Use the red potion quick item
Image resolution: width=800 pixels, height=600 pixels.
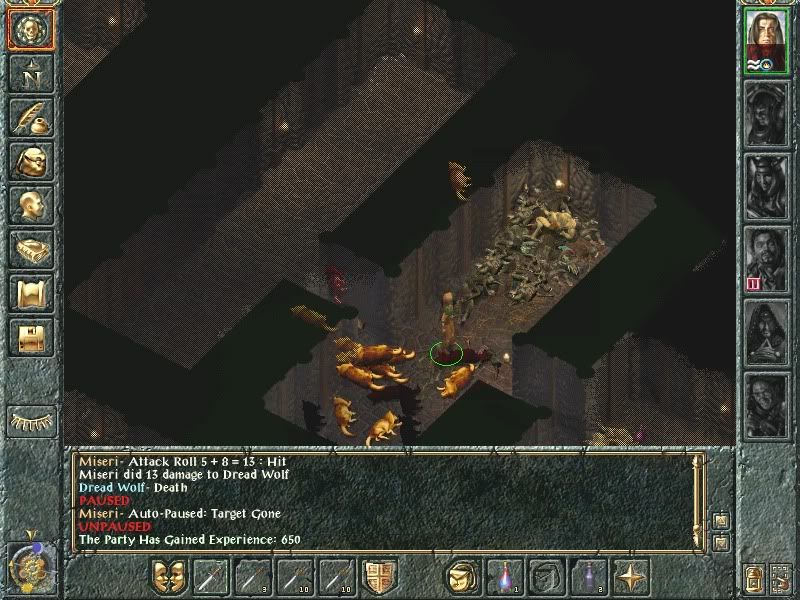(504, 577)
